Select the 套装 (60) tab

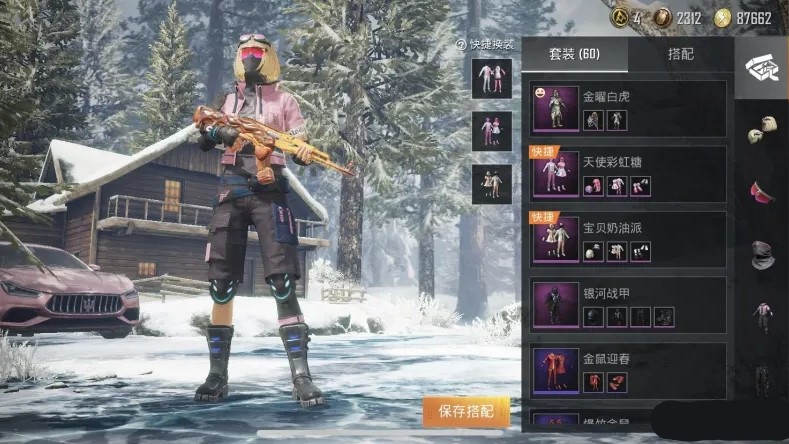coord(575,54)
